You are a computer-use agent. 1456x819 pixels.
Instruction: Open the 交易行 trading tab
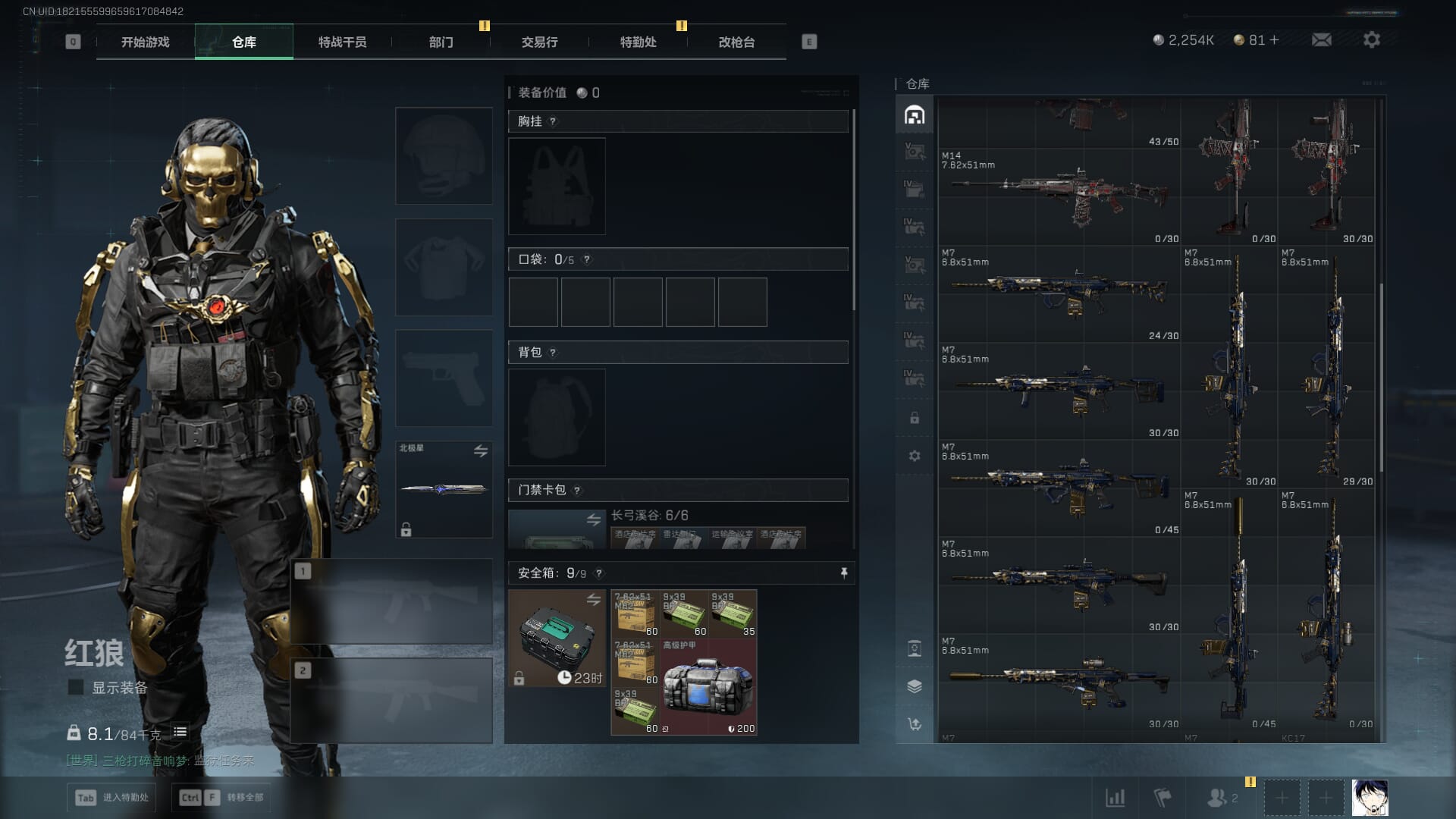click(x=539, y=42)
